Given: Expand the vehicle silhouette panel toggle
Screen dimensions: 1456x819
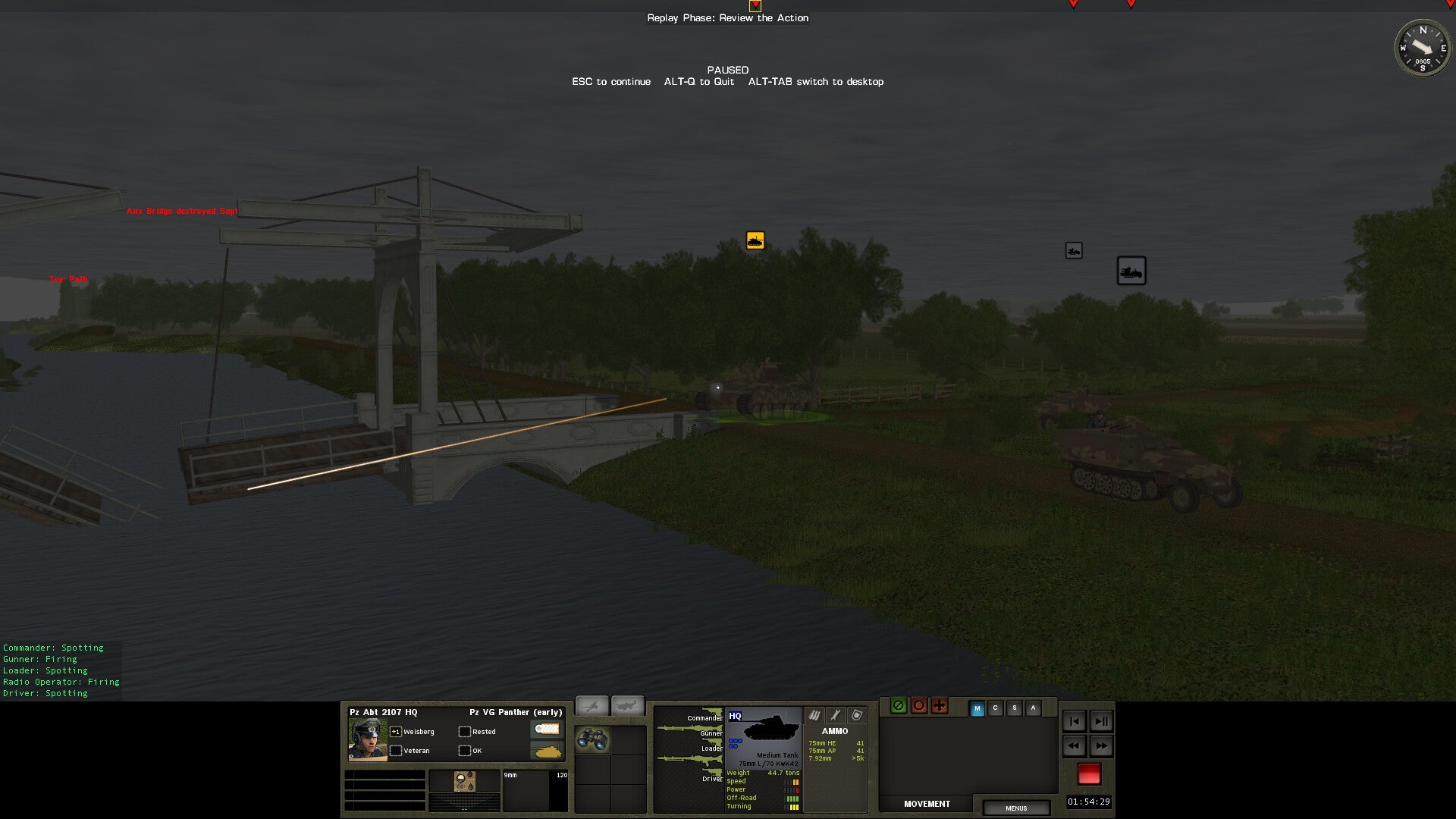Looking at the screenshot, I should [629, 705].
